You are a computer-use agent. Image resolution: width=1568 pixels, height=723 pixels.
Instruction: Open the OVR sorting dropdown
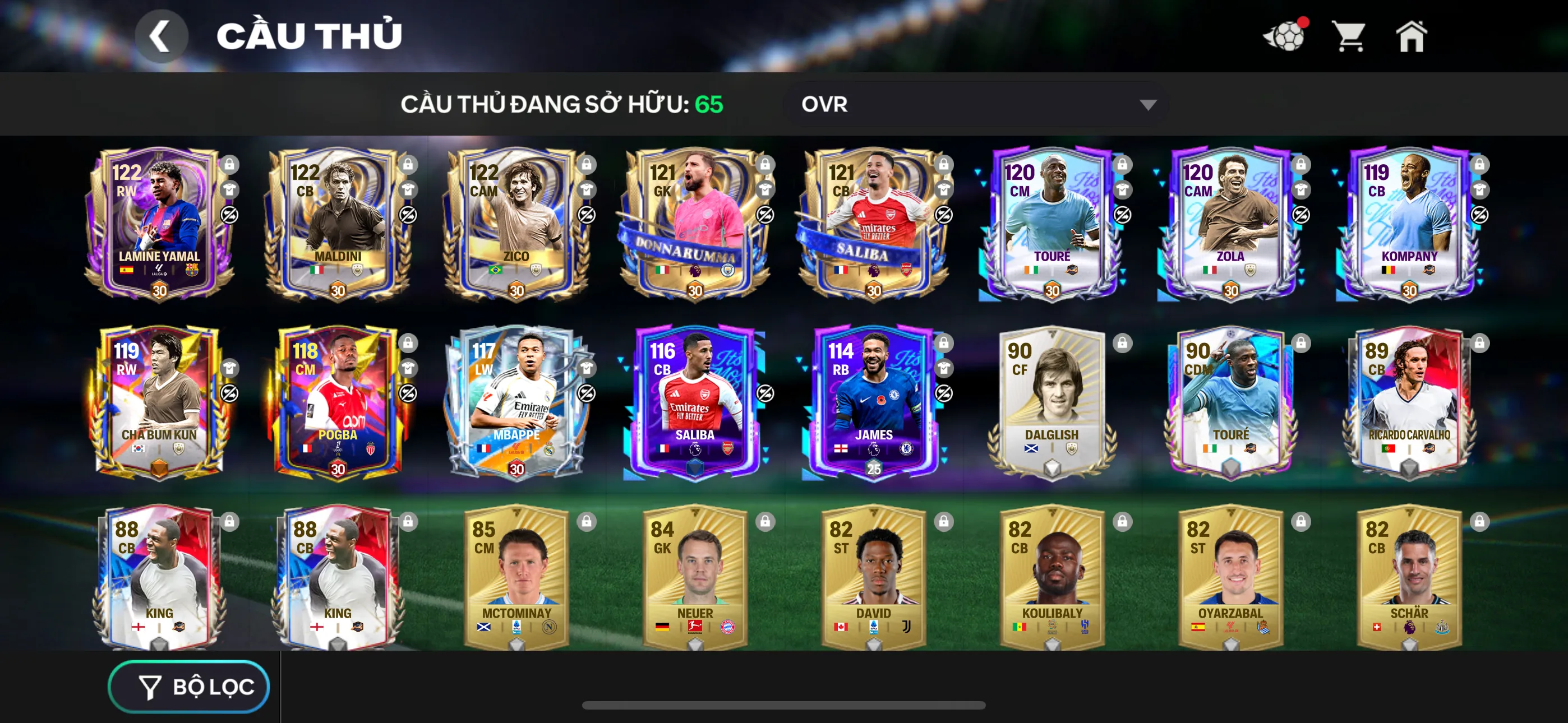tap(974, 104)
